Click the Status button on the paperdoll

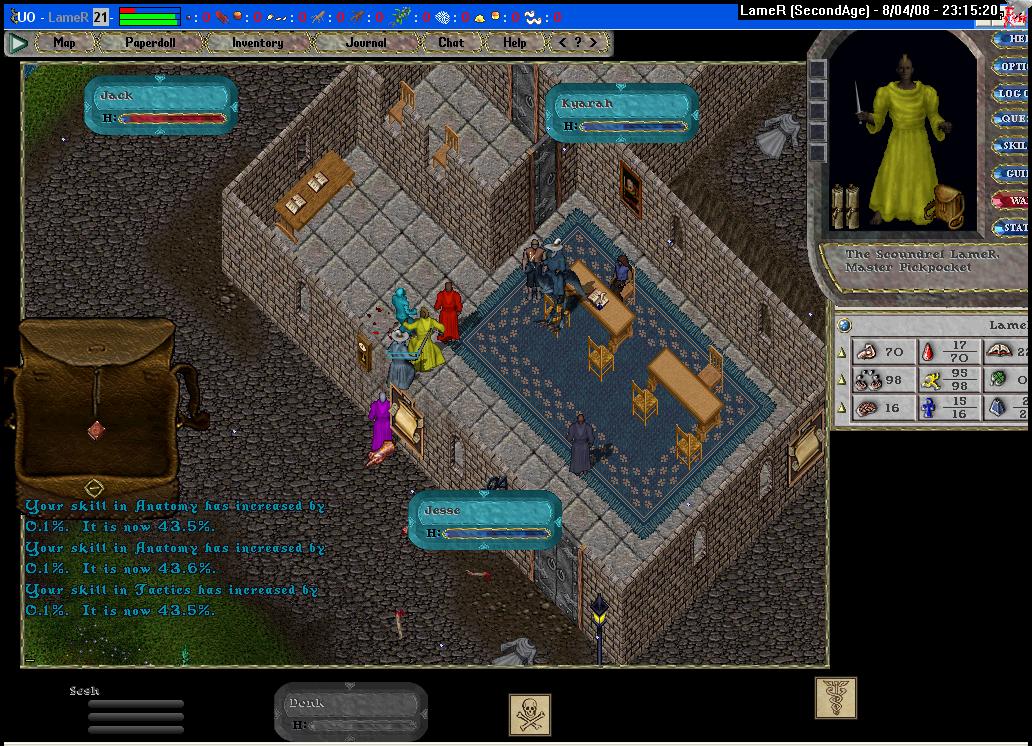click(1013, 228)
